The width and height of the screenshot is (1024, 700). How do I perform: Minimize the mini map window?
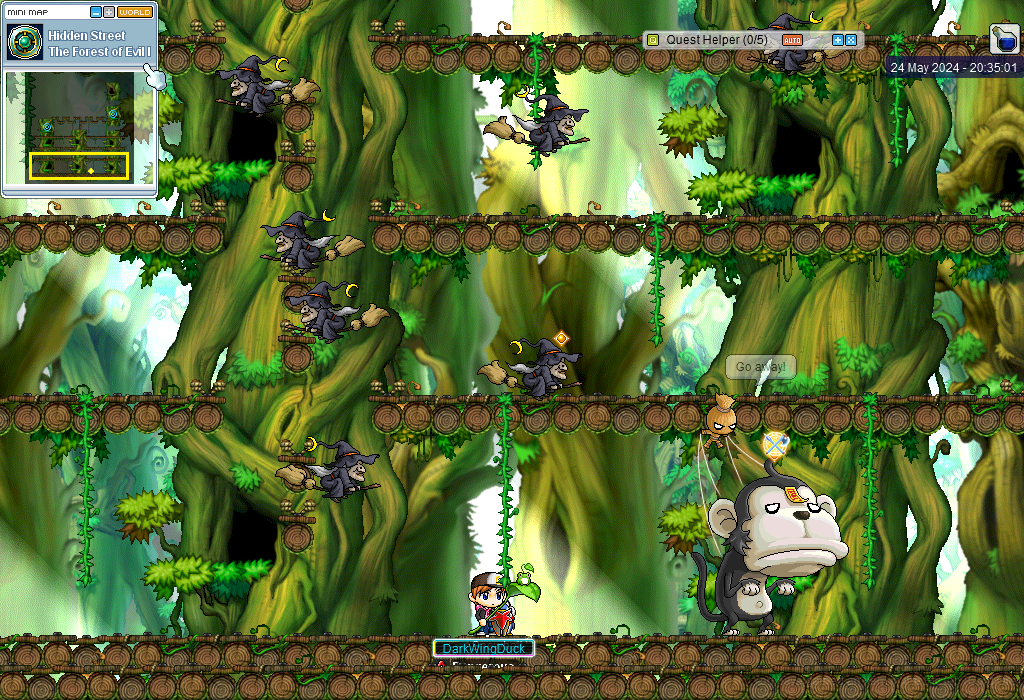coord(95,12)
